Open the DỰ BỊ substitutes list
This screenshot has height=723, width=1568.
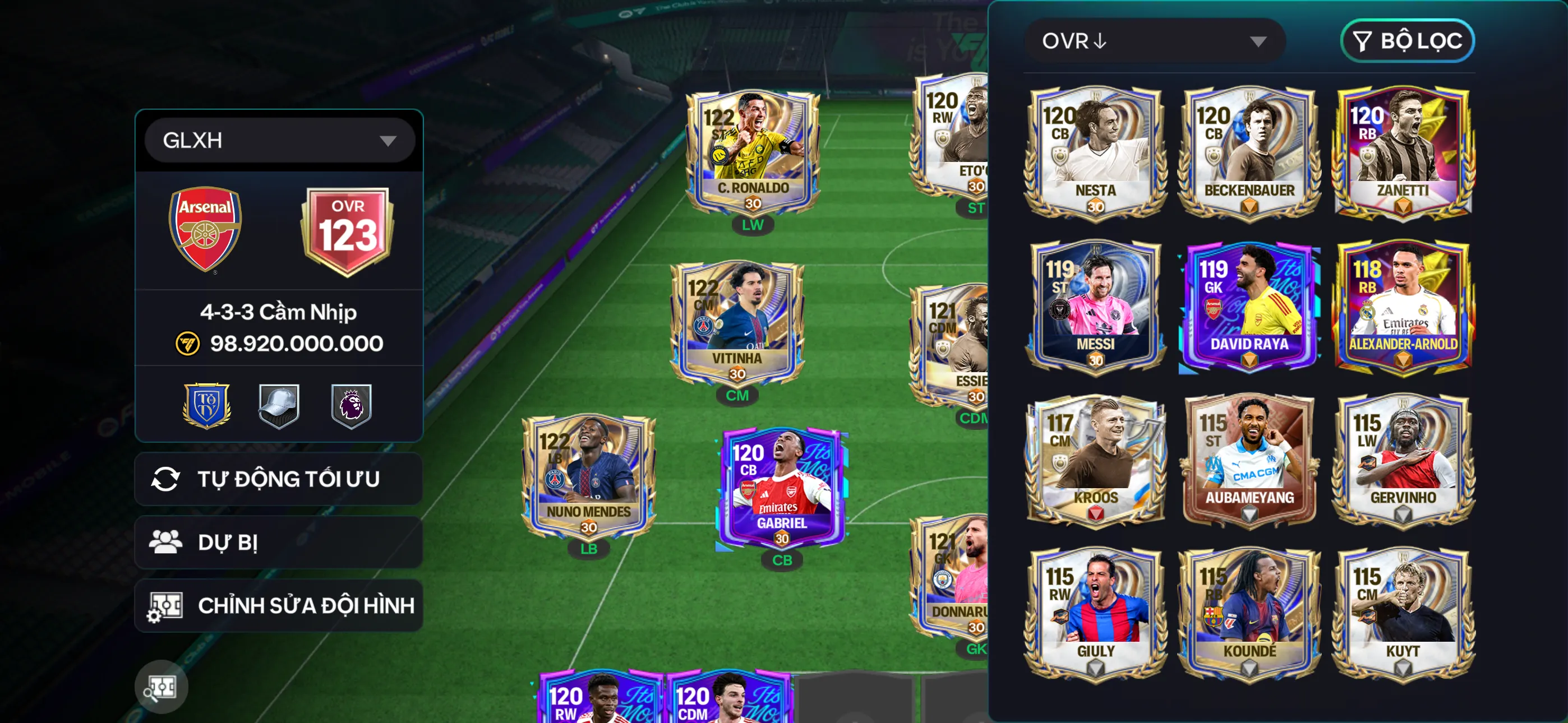click(x=279, y=543)
